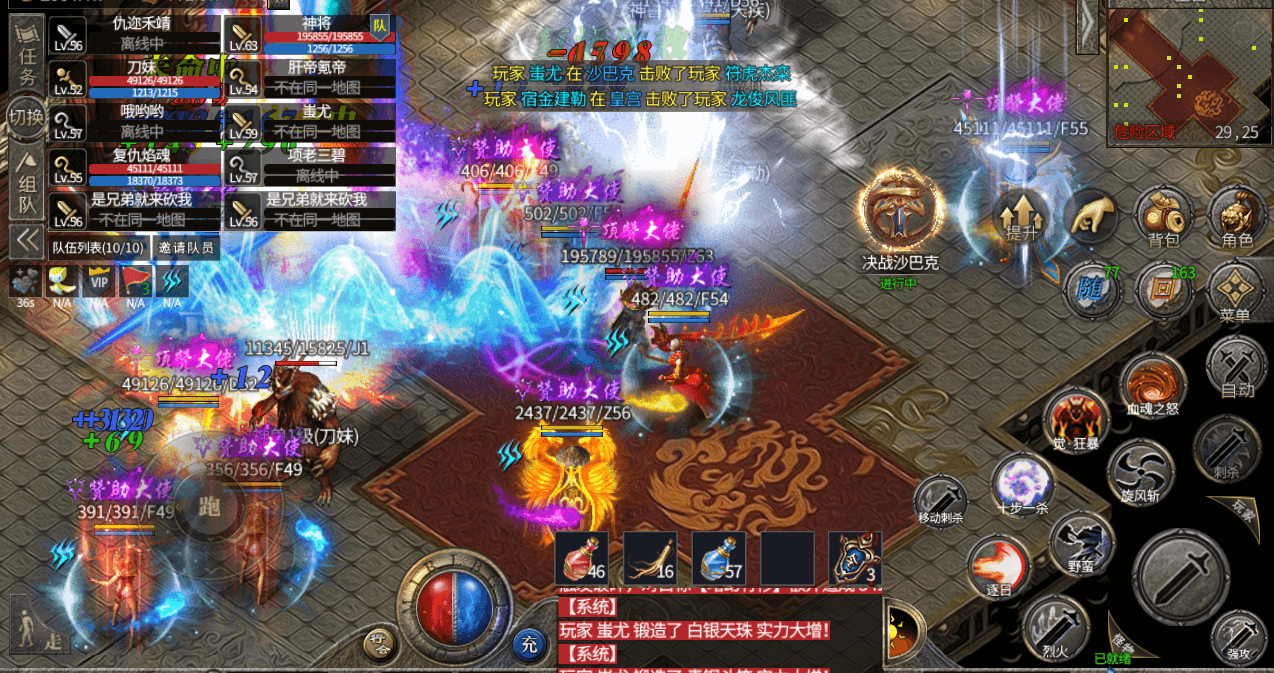Click the 提升 upgrade arrows icon
Screen dimensions: 1274x673
[1020, 216]
